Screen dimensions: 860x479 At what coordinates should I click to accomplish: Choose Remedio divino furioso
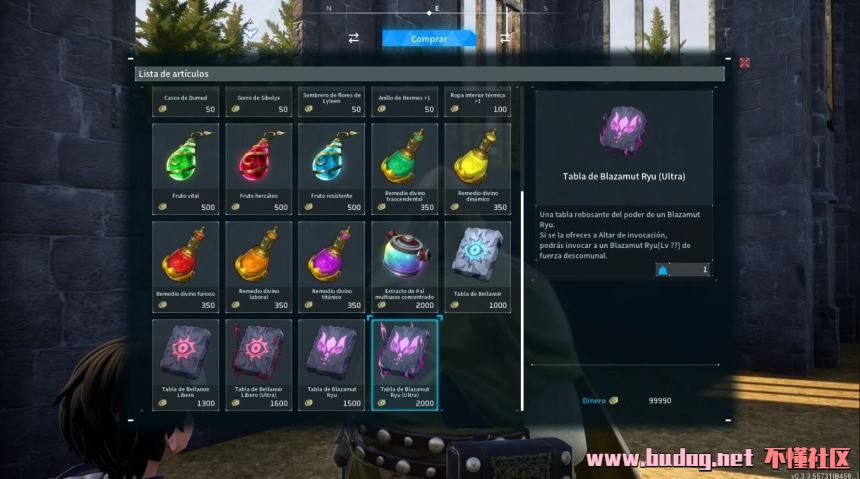(x=184, y=265)
